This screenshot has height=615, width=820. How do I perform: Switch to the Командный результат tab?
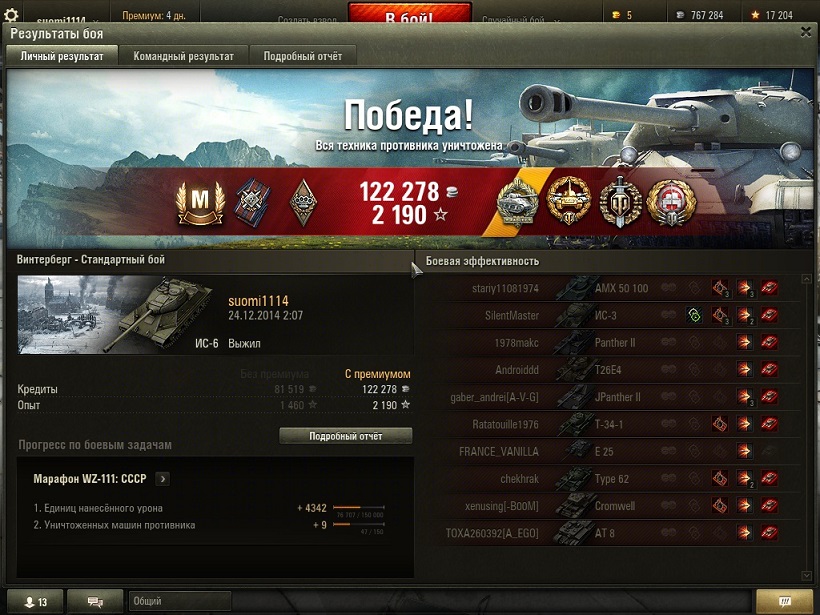184,56
